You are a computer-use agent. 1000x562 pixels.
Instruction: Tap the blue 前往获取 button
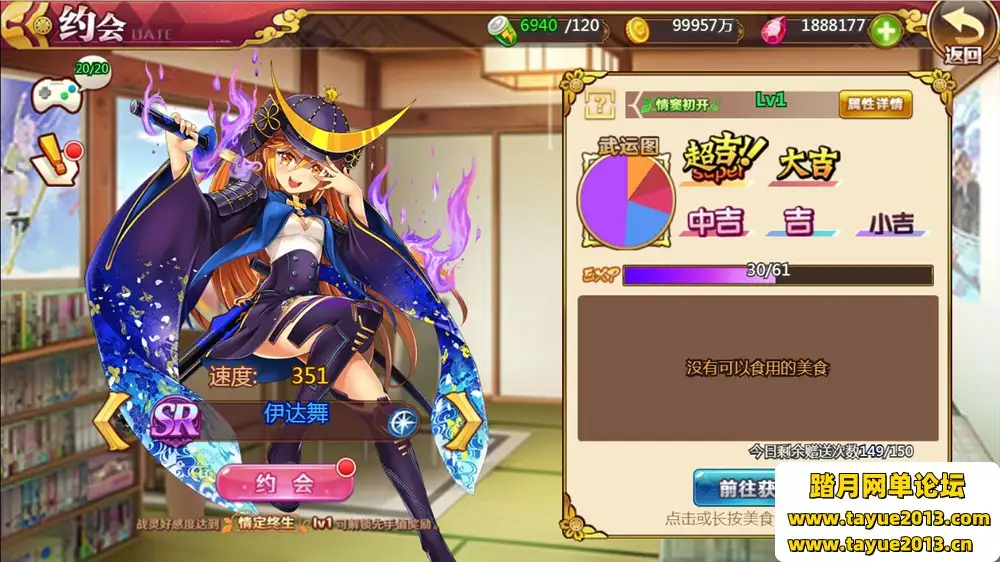736,487
